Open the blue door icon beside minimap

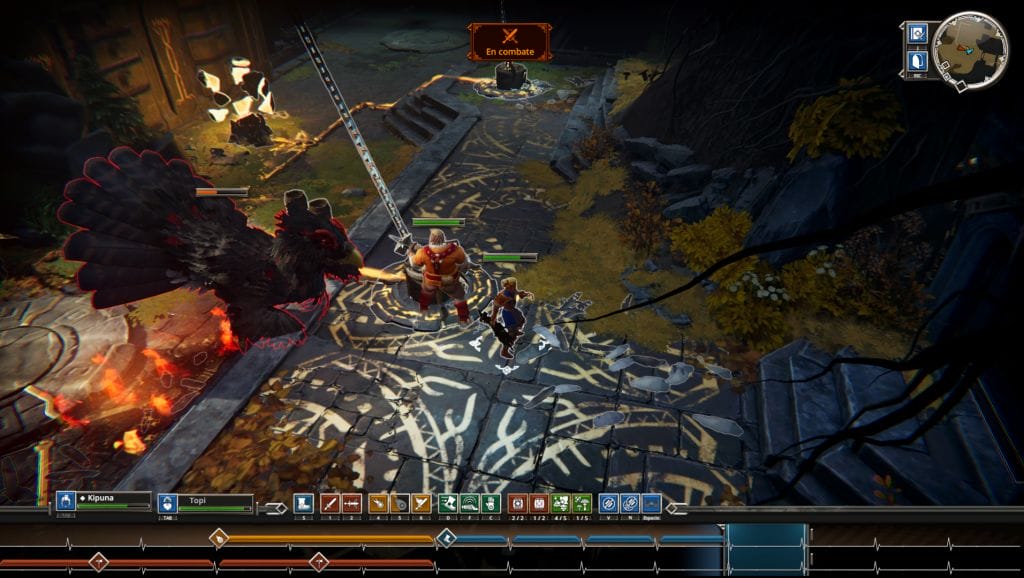(x=917, y=60)
